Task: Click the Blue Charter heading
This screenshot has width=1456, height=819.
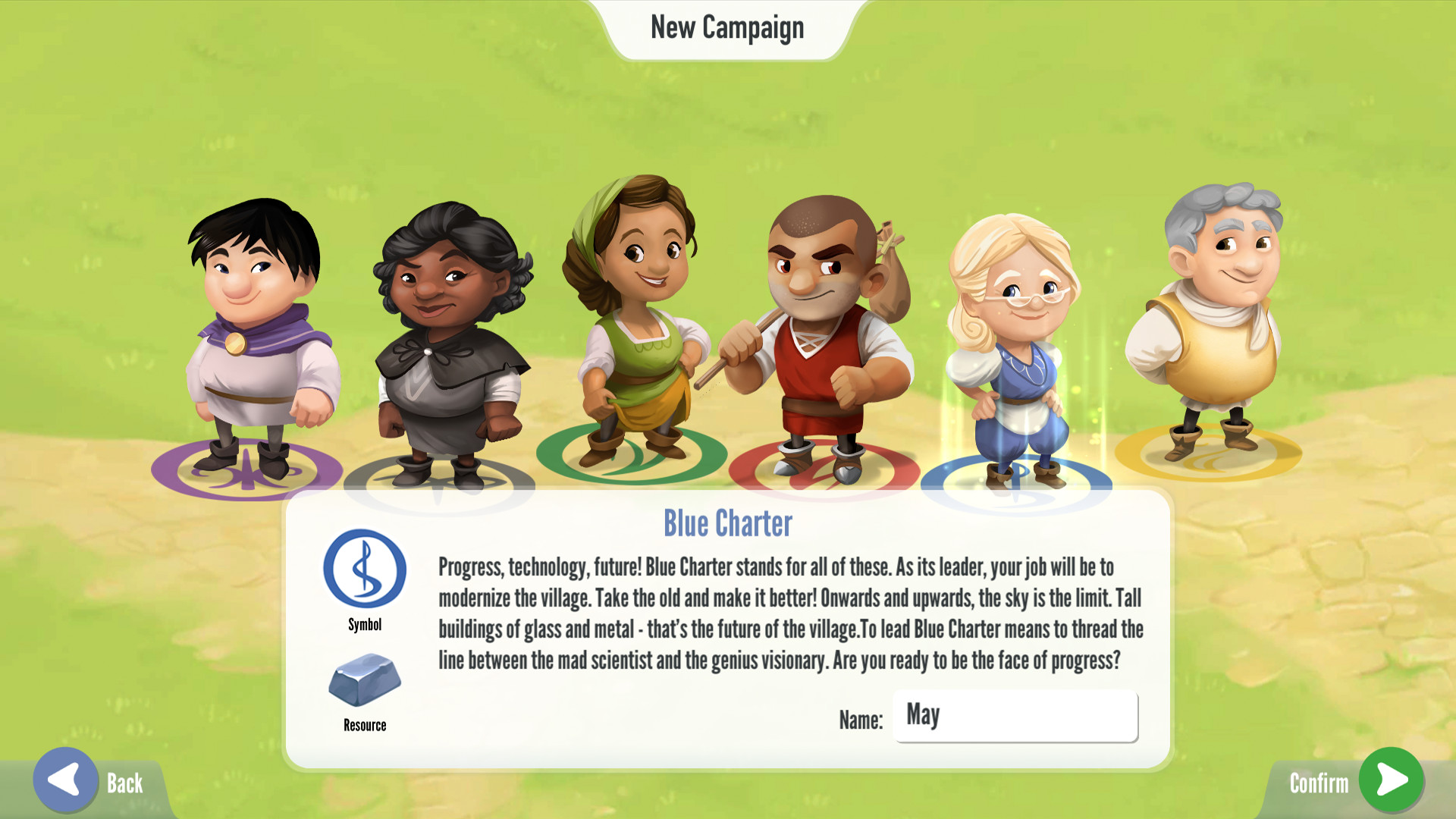Action: [x=727, y=523]
